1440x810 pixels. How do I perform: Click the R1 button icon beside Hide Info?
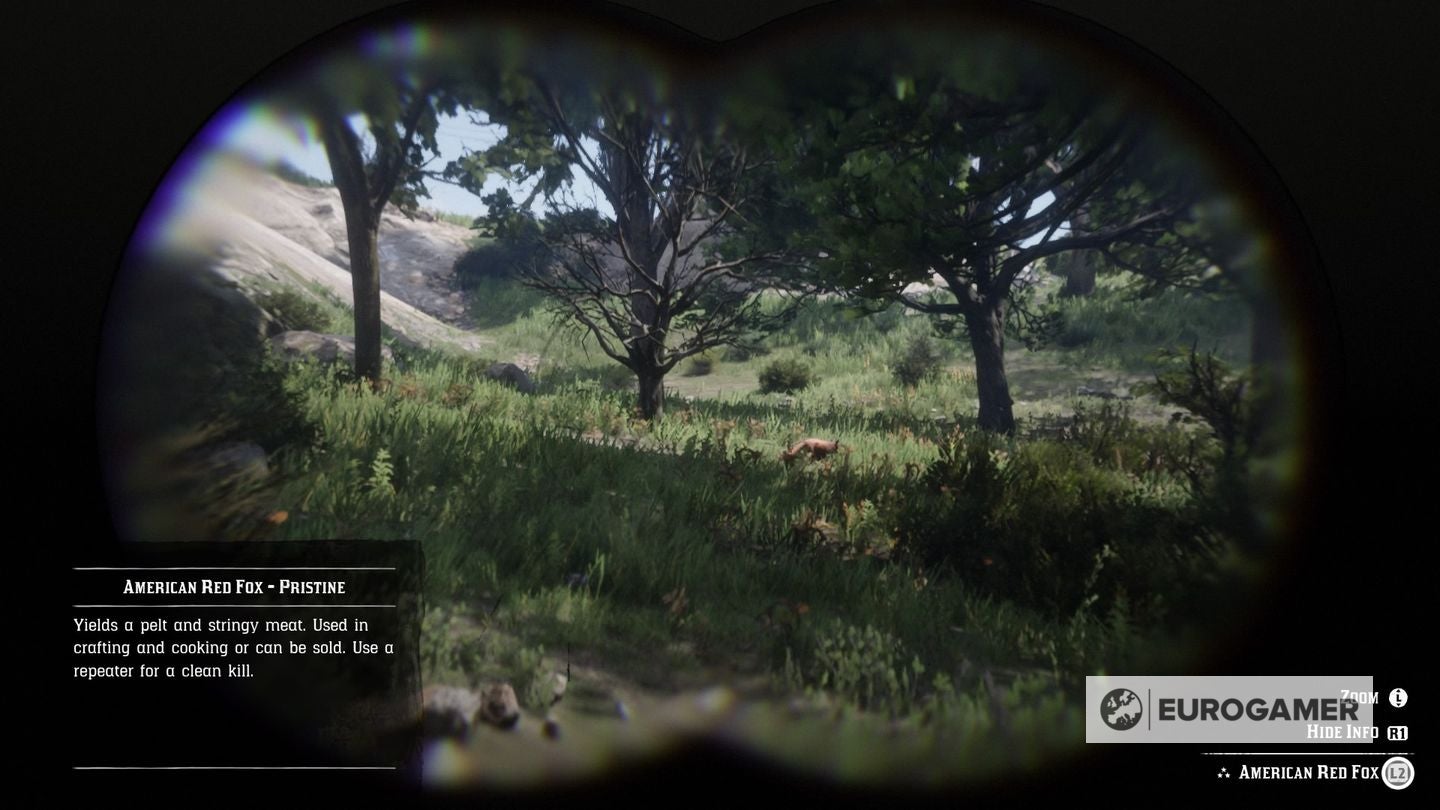[1397, 731]
